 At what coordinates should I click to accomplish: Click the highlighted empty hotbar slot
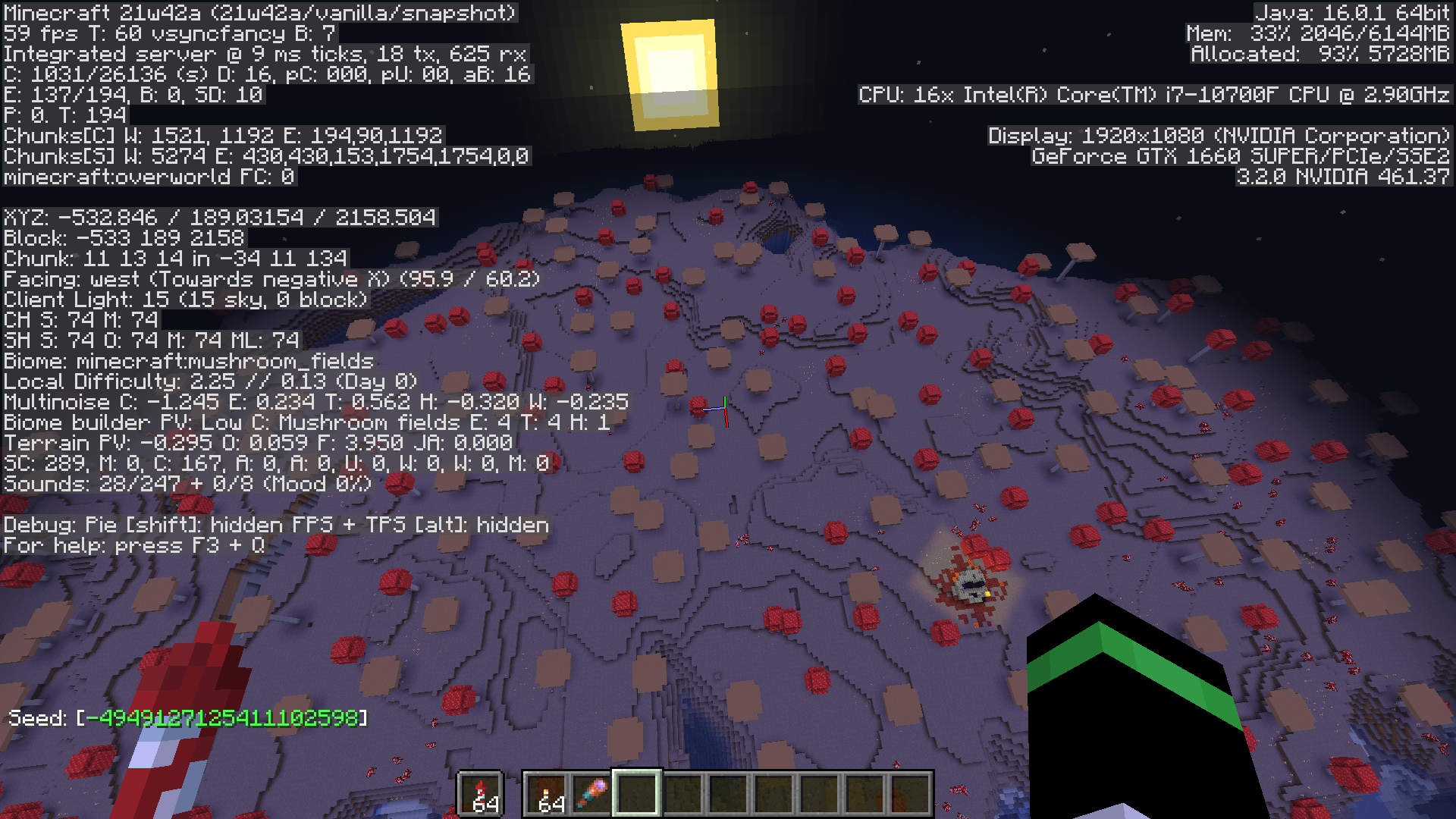pyautogui.click(x=637, y=794)
